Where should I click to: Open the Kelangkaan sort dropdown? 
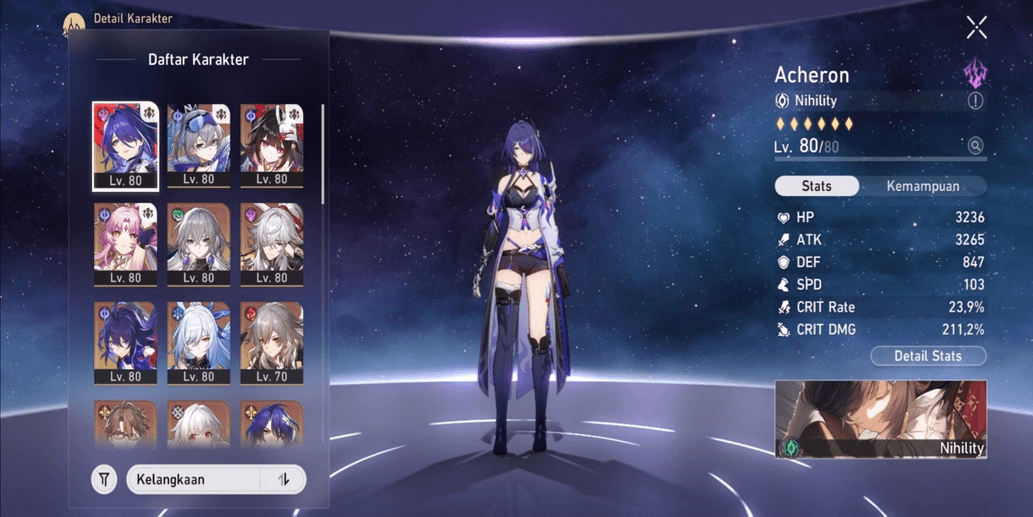tap(195, 480)
